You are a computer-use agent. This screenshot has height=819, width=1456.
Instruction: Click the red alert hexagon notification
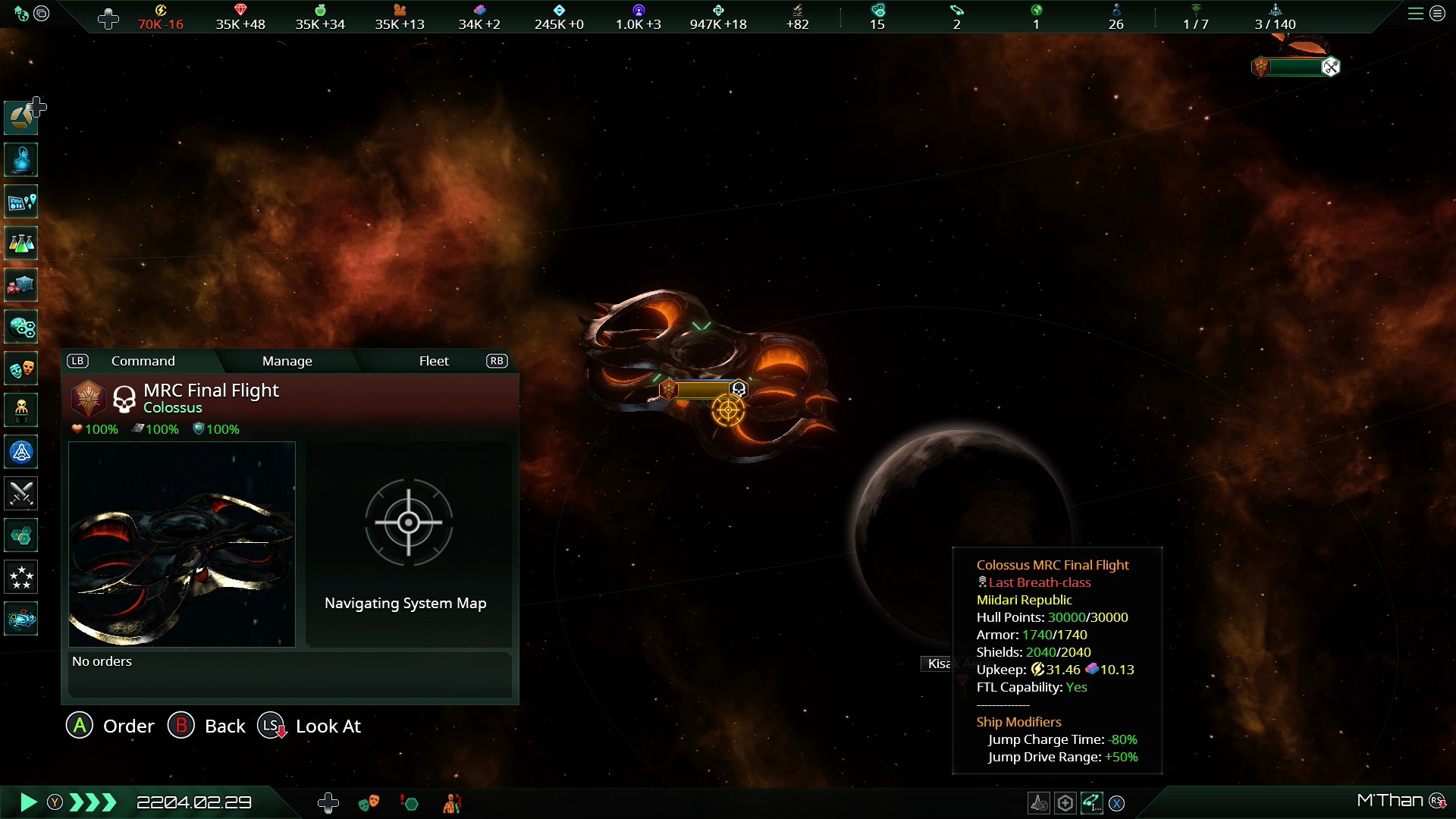pos(409,803)
